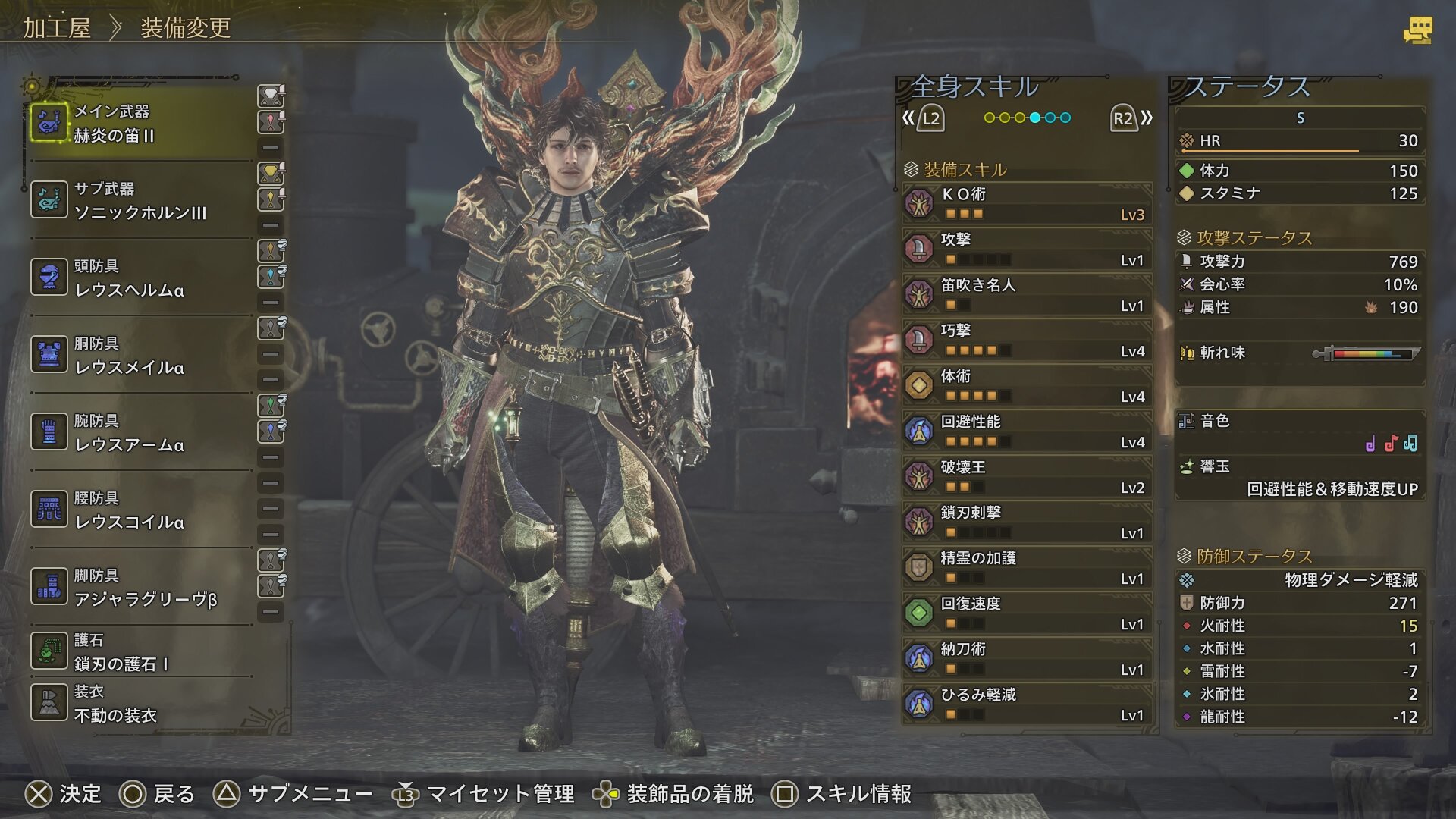Highlight the 巧撃 skill entry
Screen dimensions: 1456x819
1028,340
